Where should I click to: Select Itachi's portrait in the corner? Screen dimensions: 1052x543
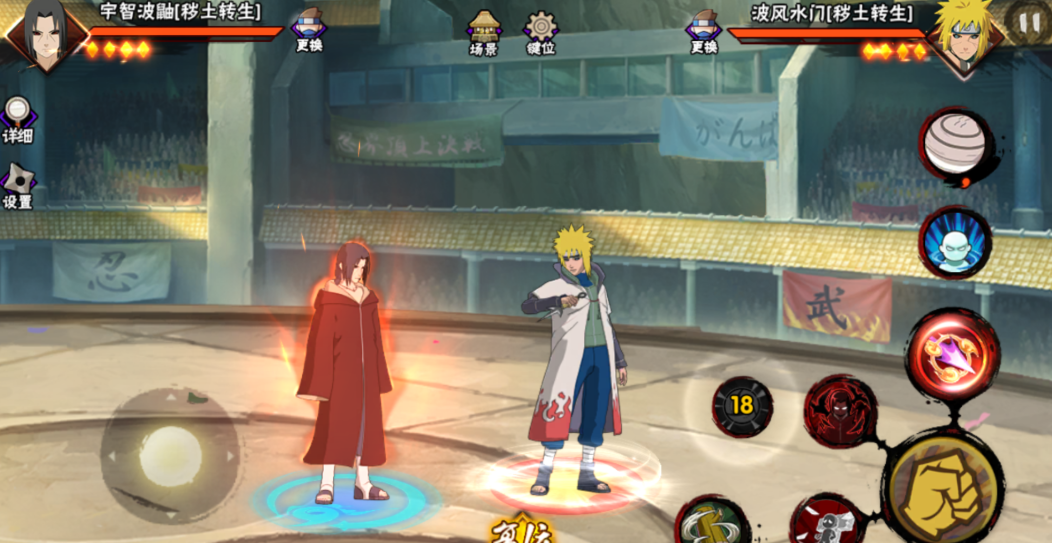43,35
